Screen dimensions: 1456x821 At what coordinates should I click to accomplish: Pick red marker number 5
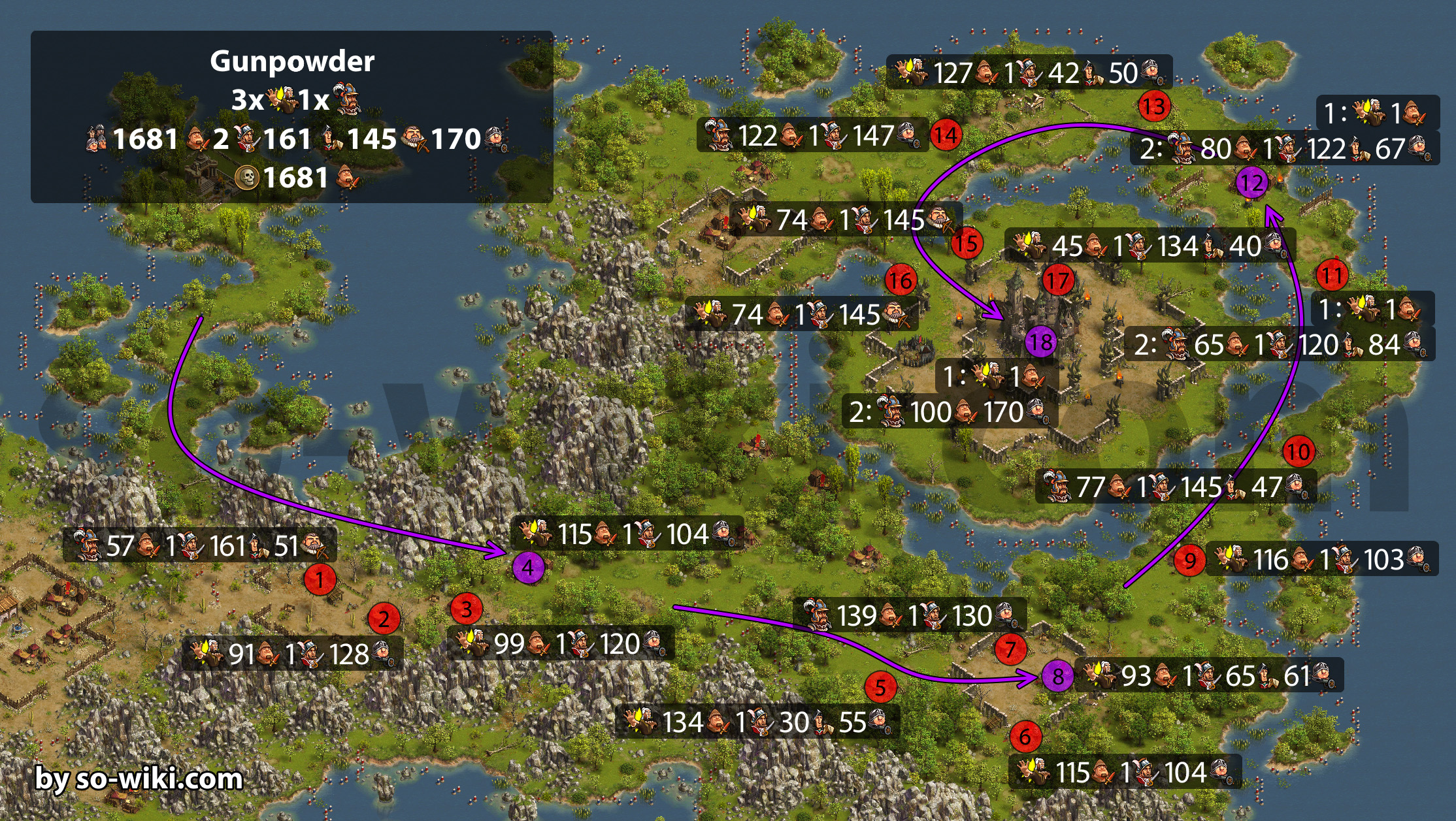pos(880,686)
